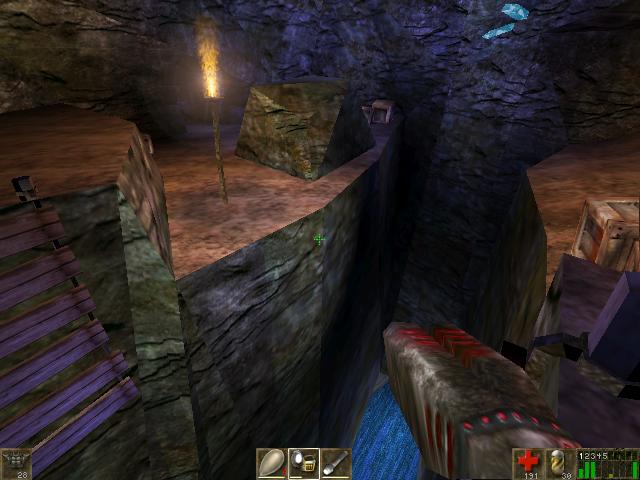Select the flashlight item slot
Viewport: 640px width, 480px height.
[336, 463]
